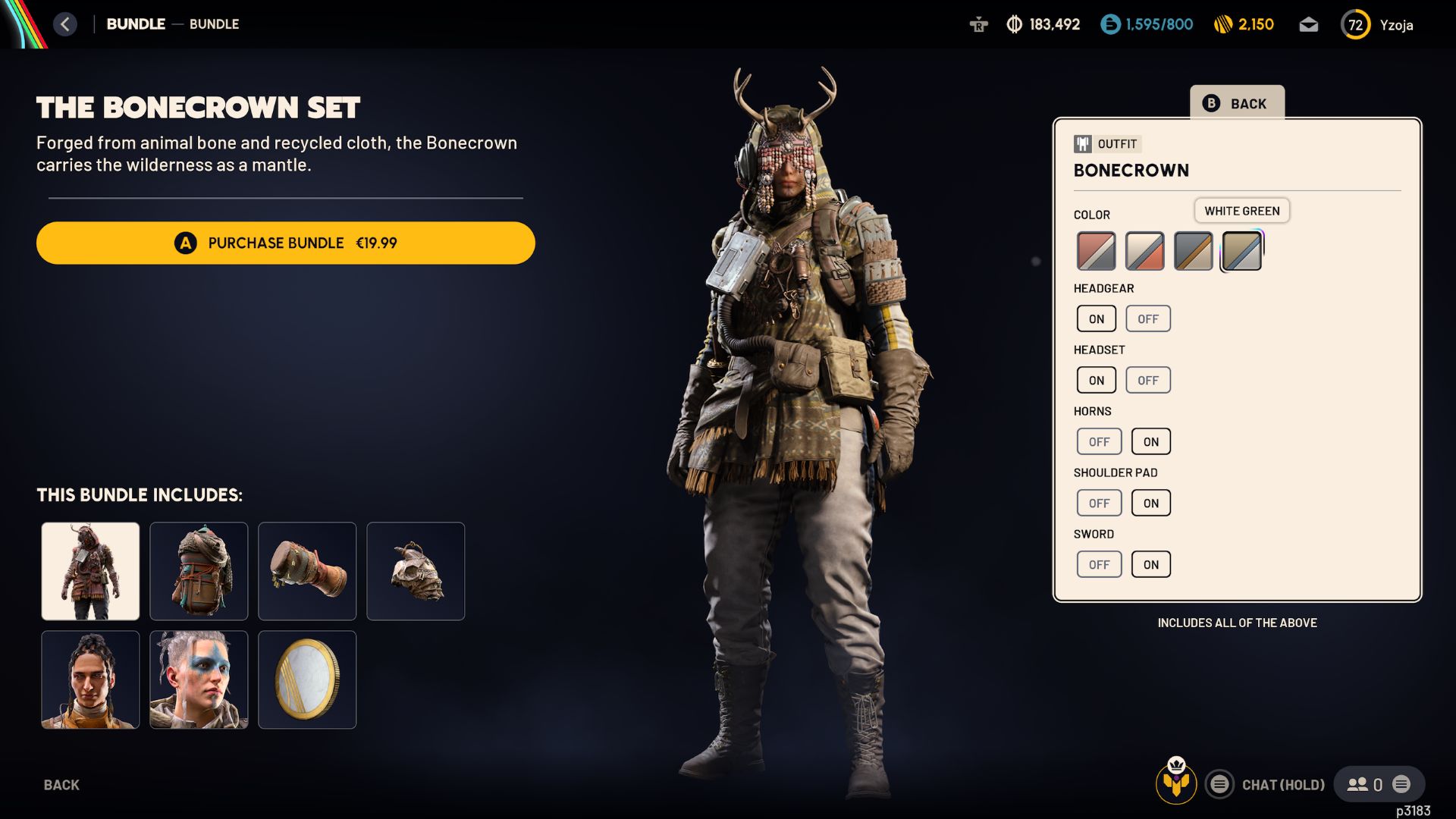Select the Bonecrown outfit thumbnail

click(x=90, y=571)
